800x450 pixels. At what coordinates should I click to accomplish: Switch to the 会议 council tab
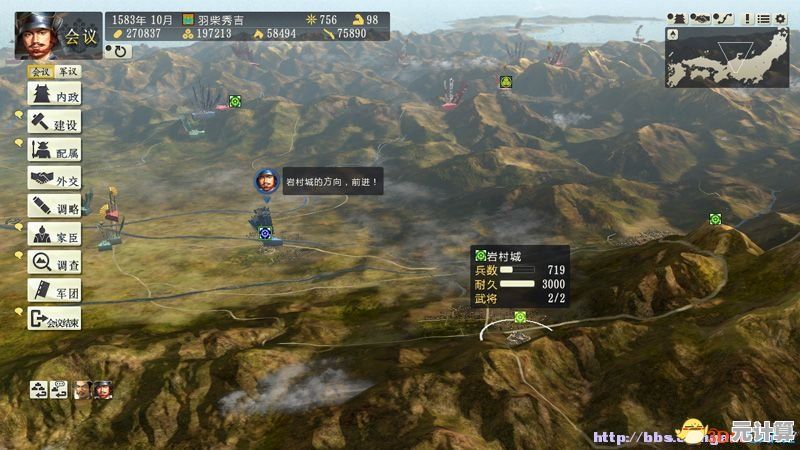click(x=40, y=72)
